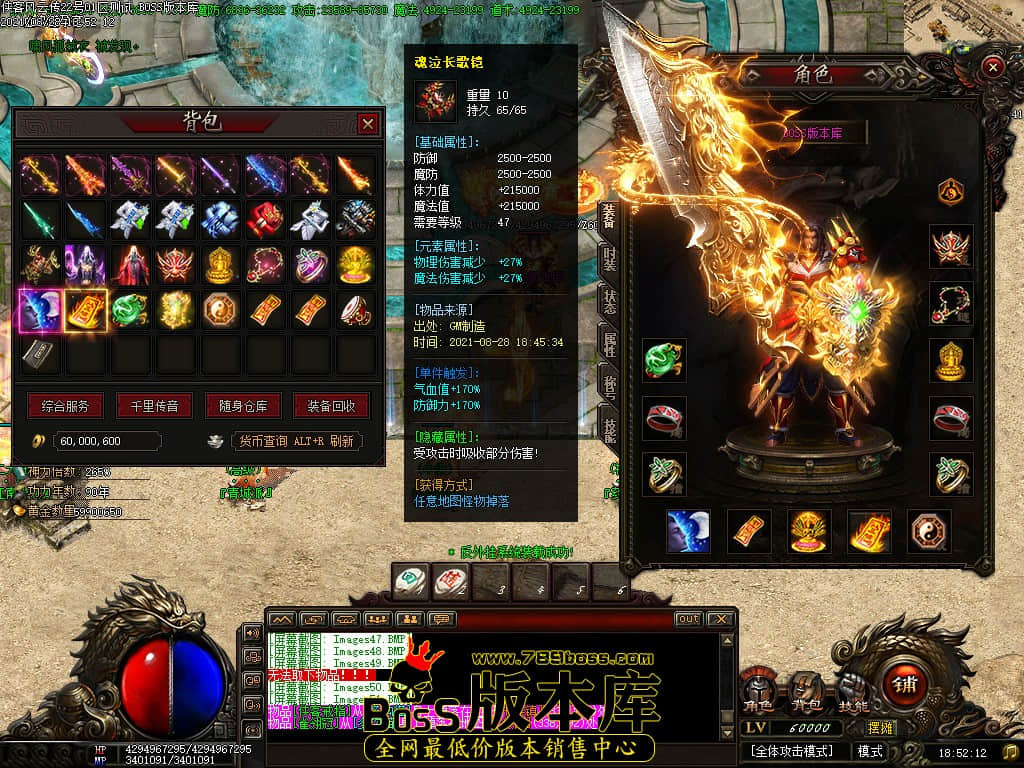
Task: Close the 角色 character panel
Action: click(x=992, y=67)
